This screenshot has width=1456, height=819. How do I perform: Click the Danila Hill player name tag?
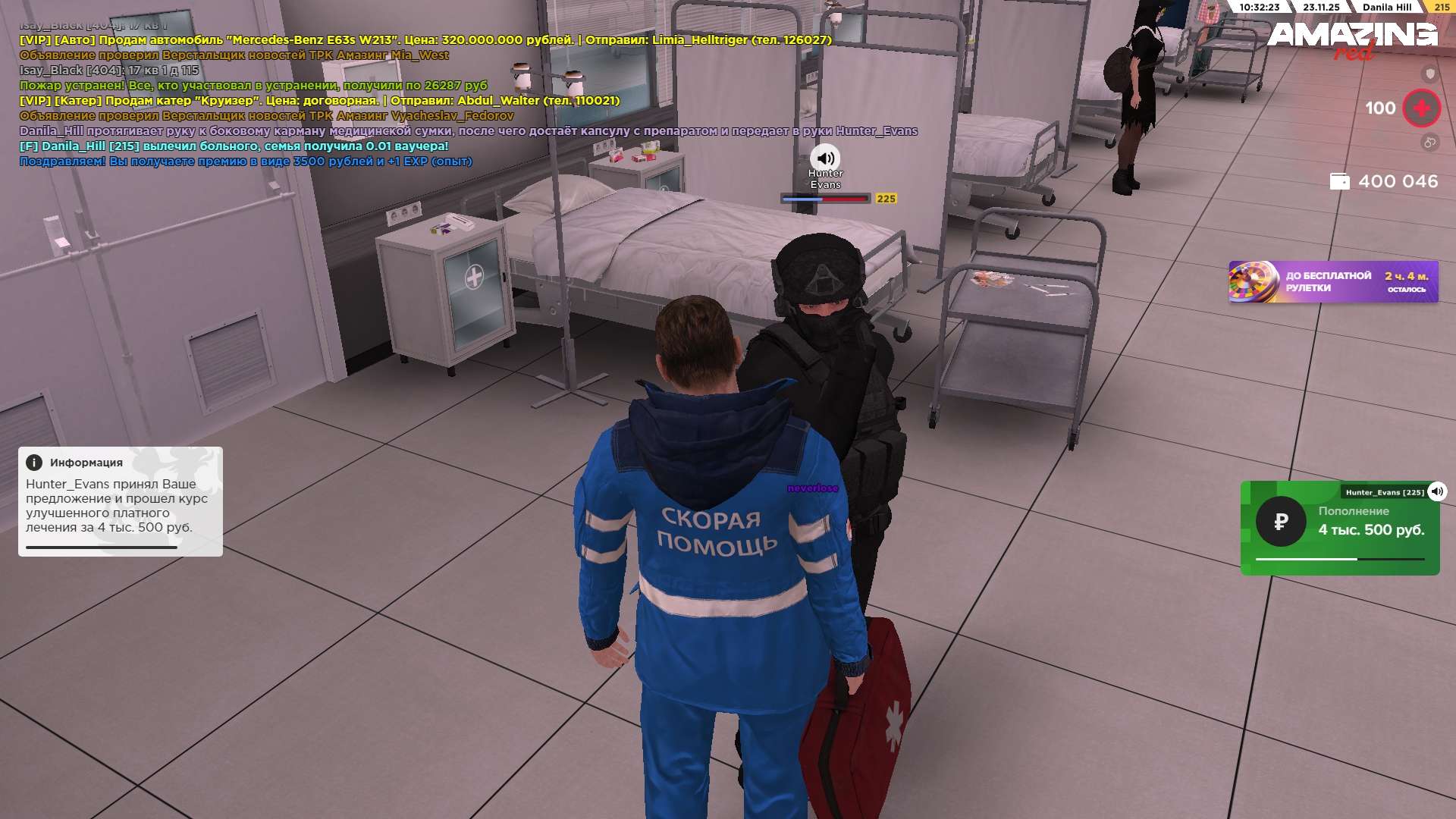pyautogui.click(x=1386, y=7)
